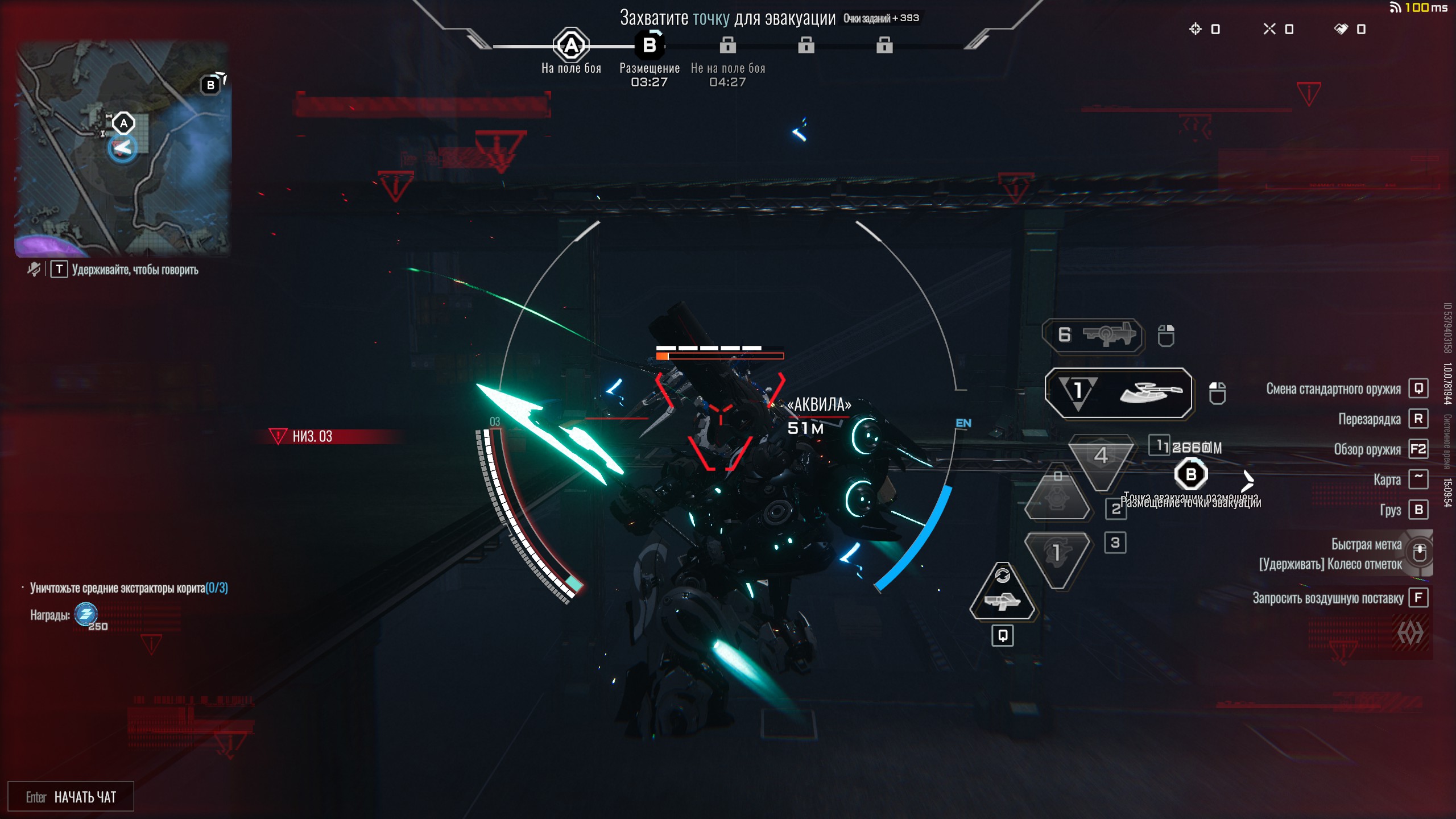Open the minimap in the corner
The image size is (1456, 819).
click(x=122, y=149)
